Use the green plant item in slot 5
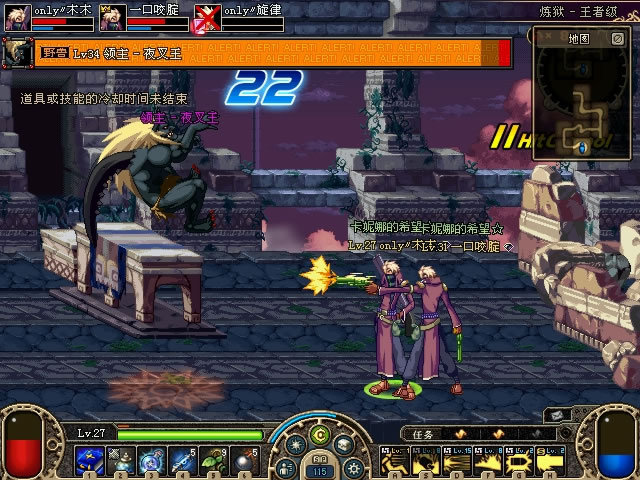Image resolution: width=640 pixels, height=480 pixels. pyautogui.click(x=213, y=460)
